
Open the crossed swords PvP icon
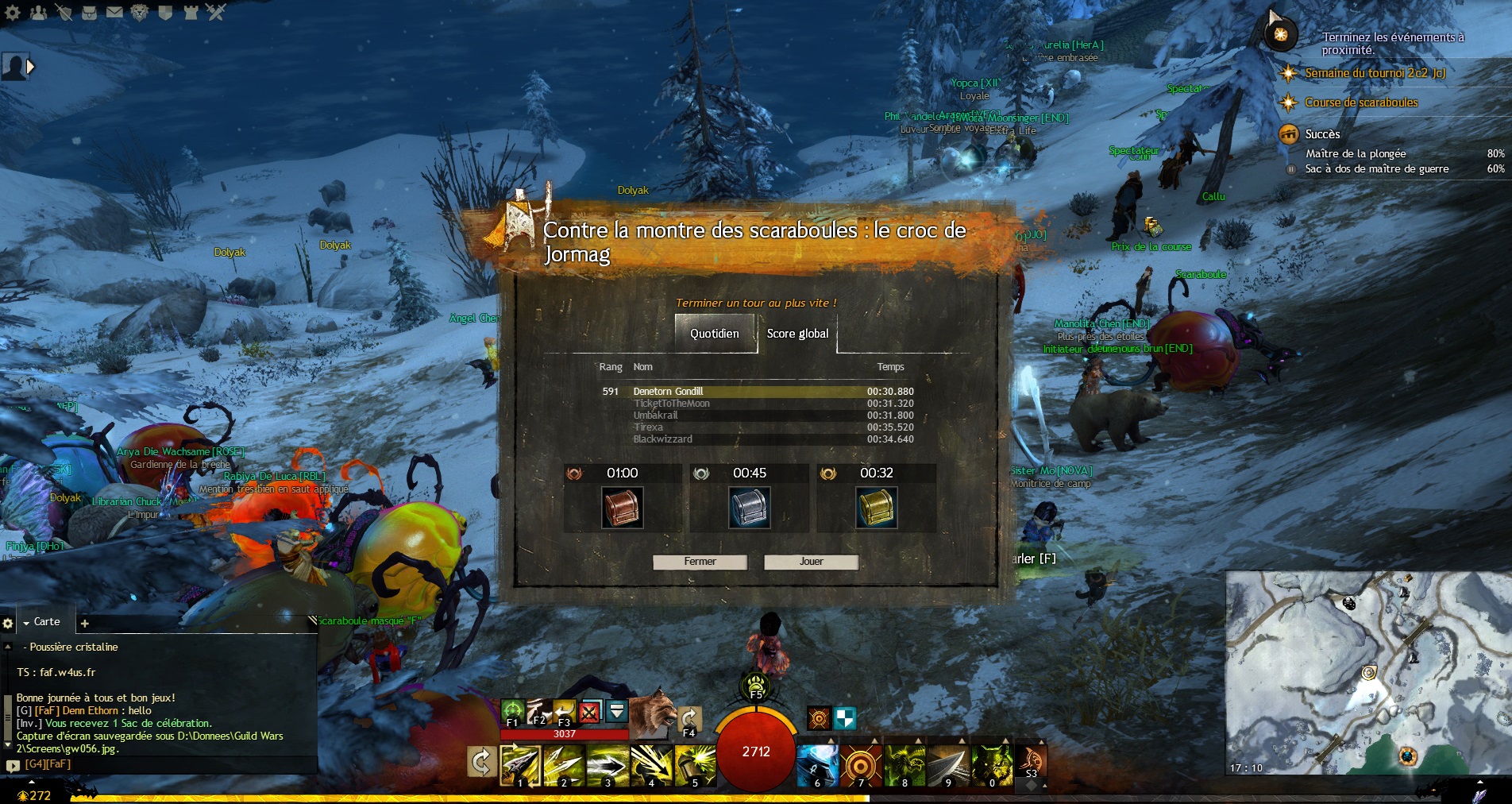click(216, 12)
